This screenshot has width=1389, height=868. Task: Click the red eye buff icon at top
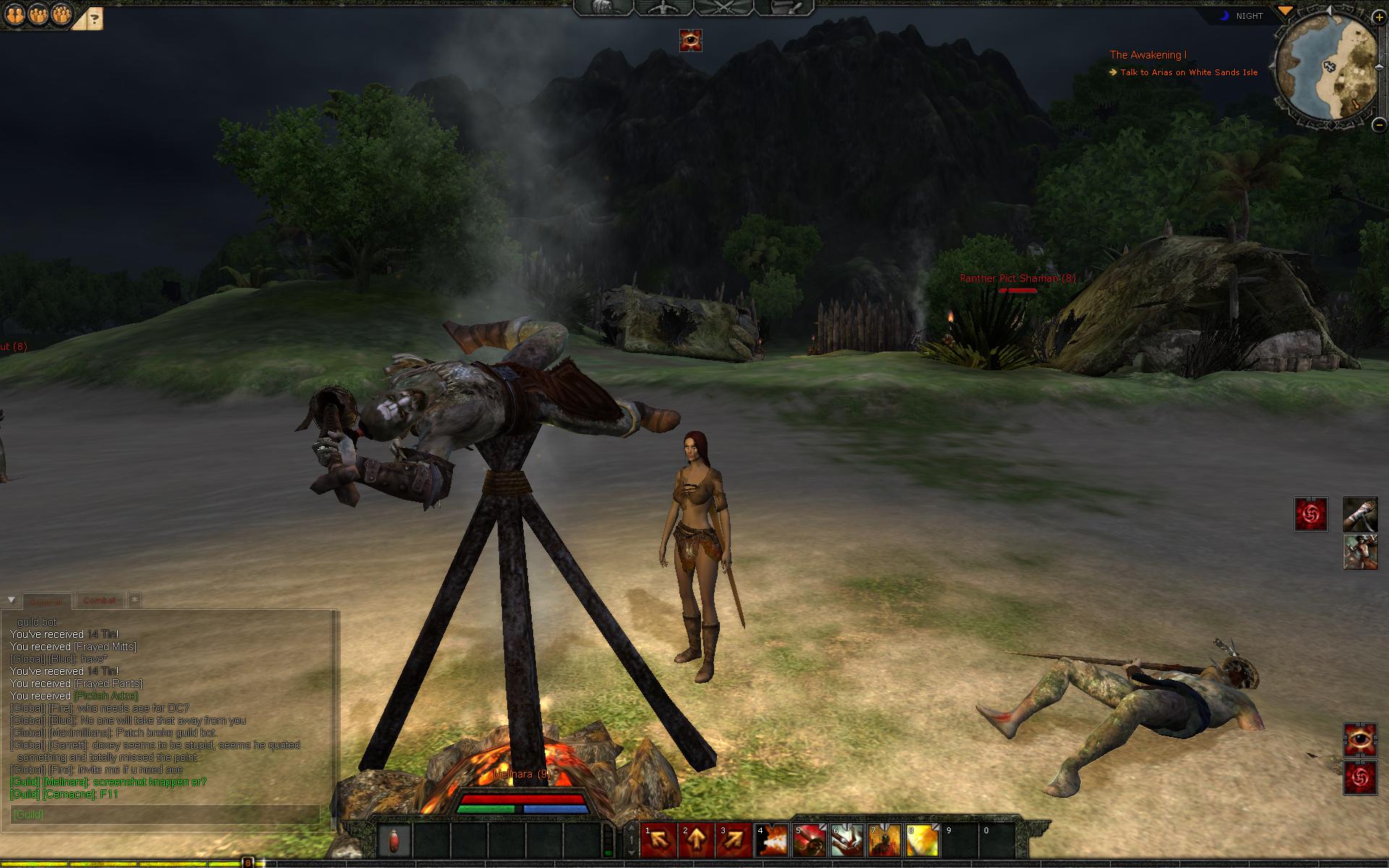(690, 41)
